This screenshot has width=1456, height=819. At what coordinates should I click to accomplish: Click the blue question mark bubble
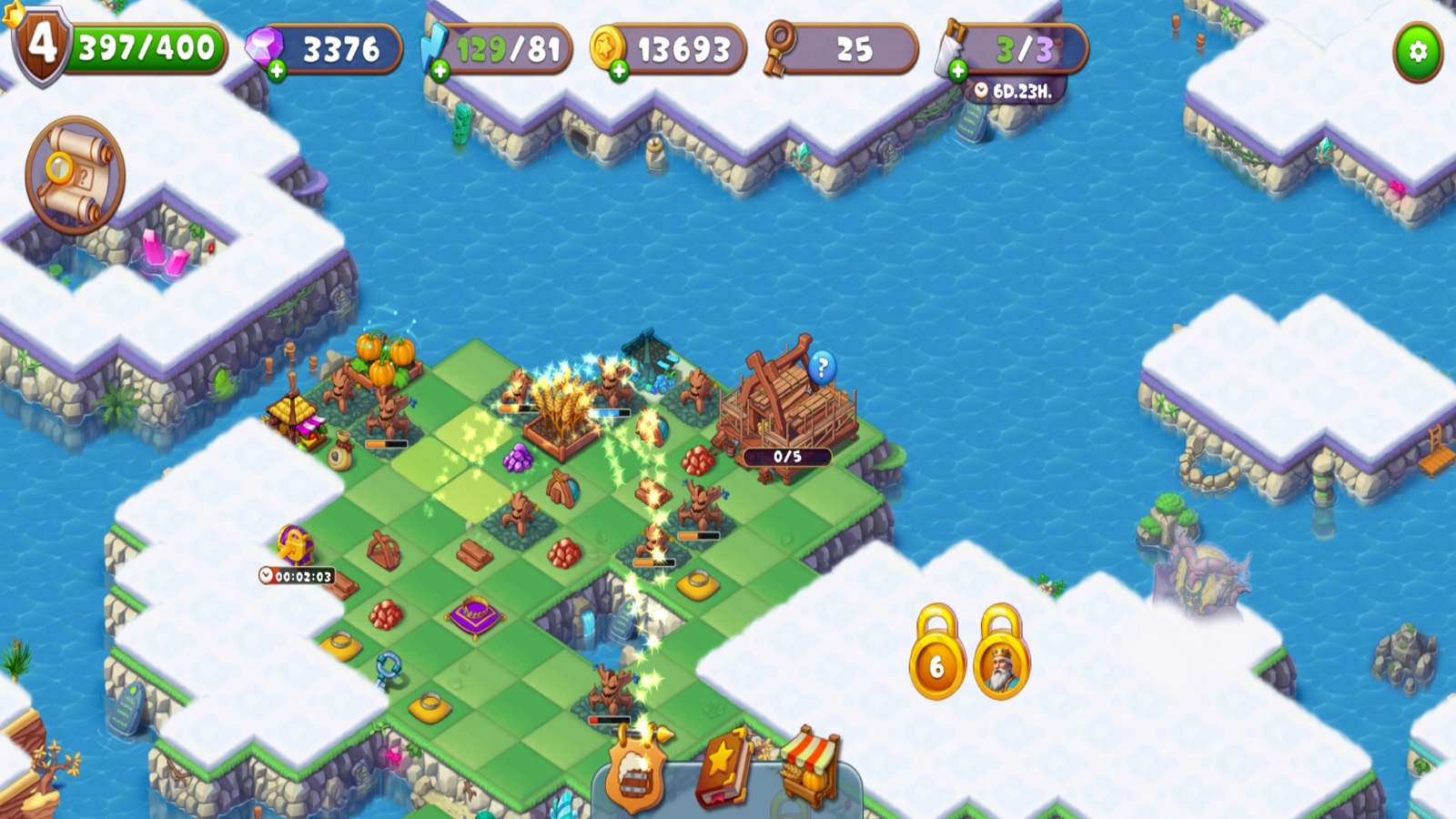click(822, 368)
